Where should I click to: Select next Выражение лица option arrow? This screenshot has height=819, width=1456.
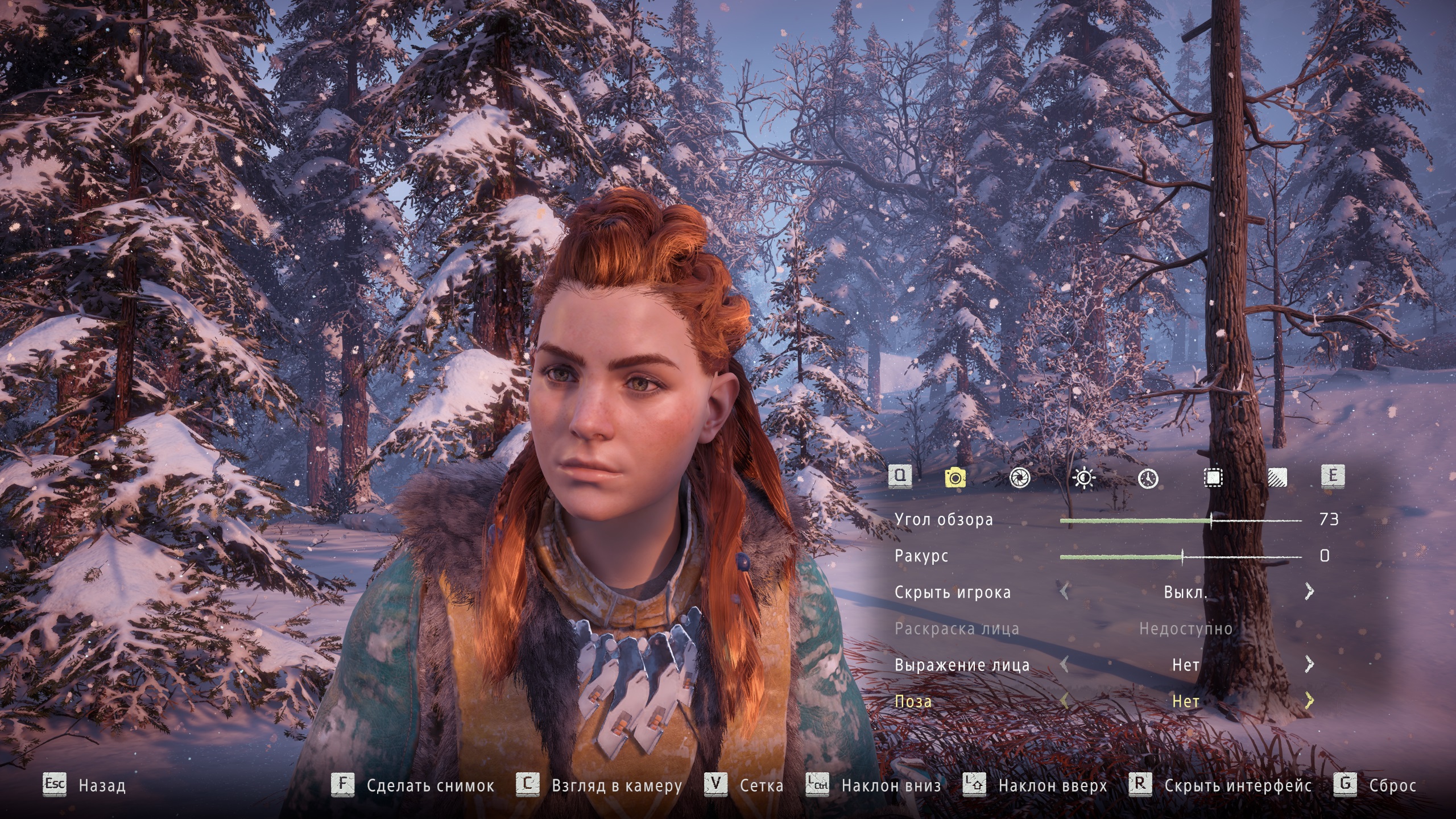tap(1309, 664)
